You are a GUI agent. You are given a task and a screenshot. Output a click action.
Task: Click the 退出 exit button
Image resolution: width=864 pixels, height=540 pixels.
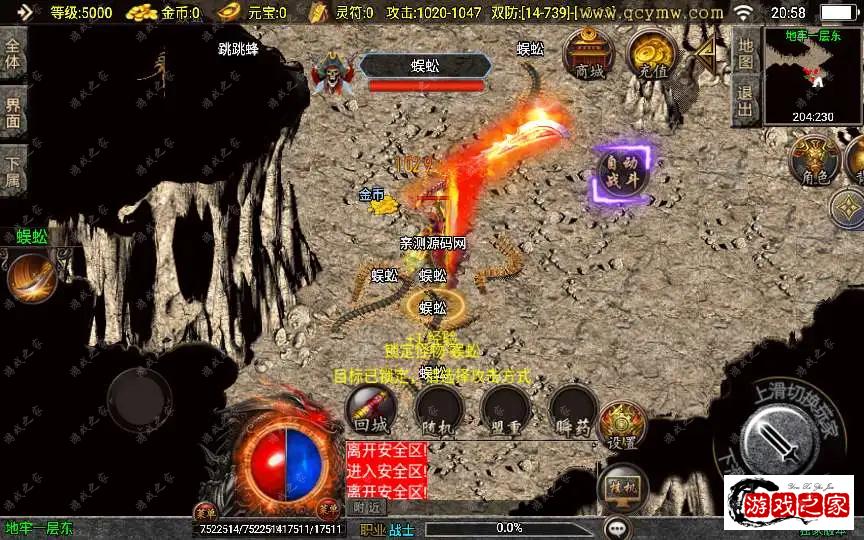coord(745,98)
